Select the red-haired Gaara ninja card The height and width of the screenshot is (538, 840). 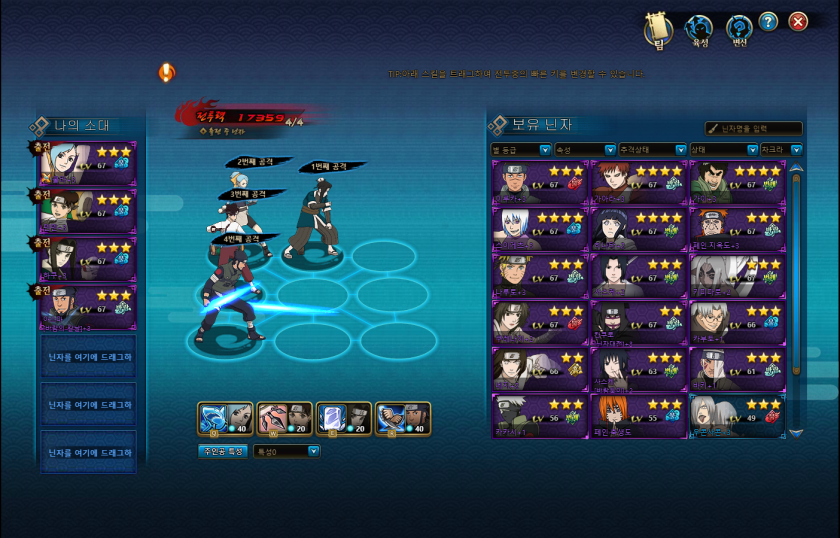pyautogui.click(x=638, y=183)
